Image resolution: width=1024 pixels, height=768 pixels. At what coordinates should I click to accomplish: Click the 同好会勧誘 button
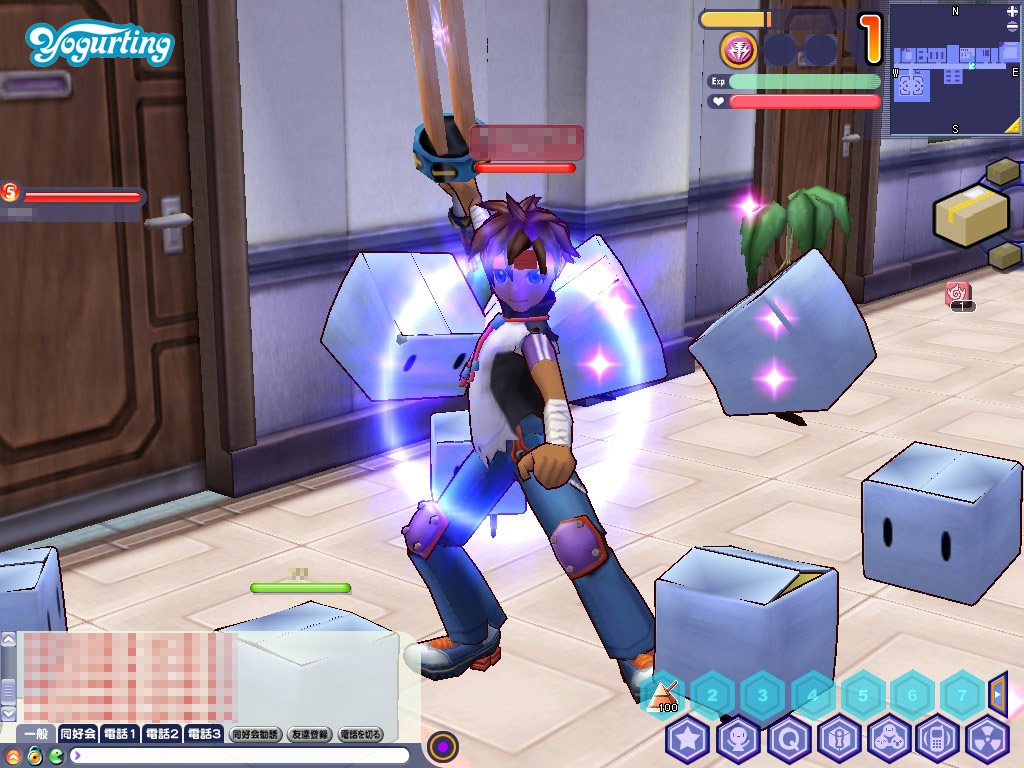tap(255, 734)
